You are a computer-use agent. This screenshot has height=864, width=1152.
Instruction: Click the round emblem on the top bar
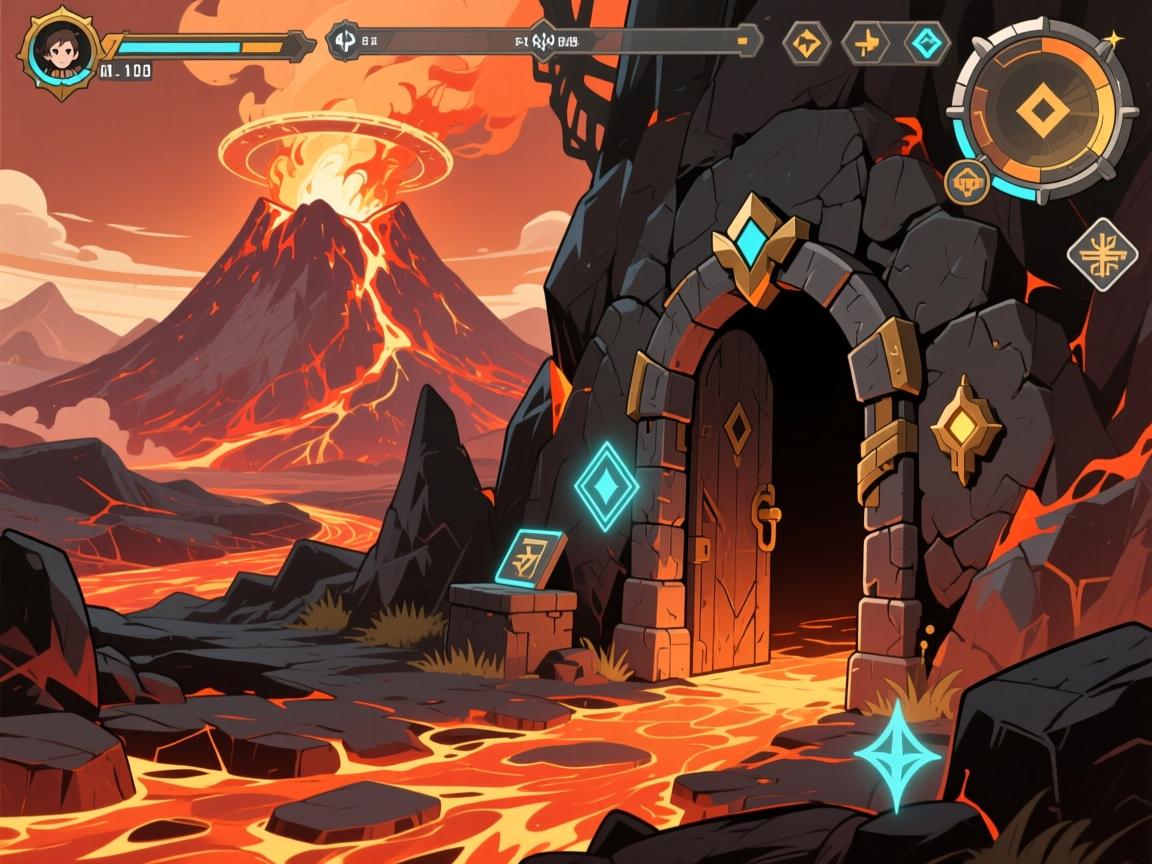point(343,41)
